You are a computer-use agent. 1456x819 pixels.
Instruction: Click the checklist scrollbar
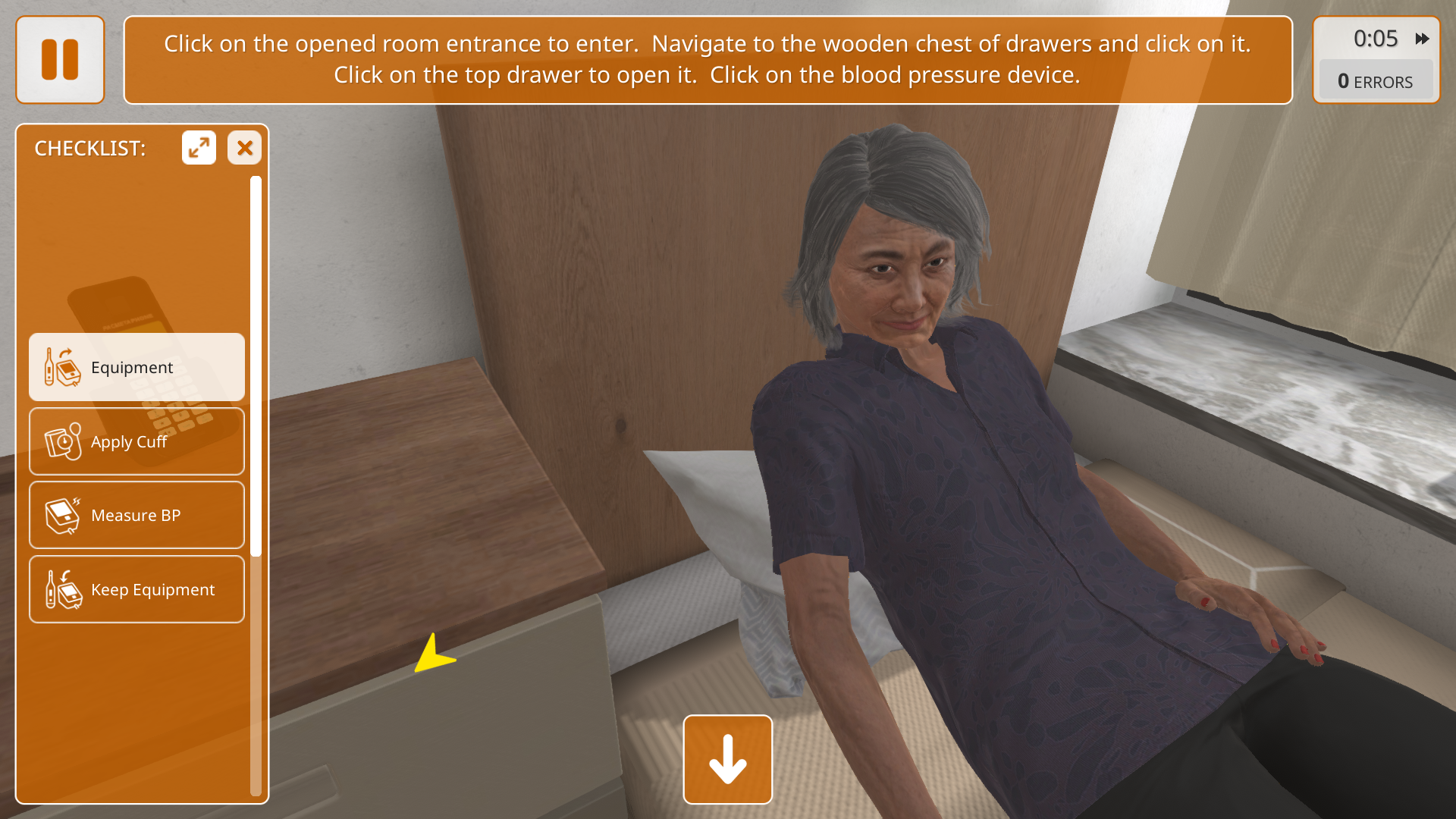point(256,364)
